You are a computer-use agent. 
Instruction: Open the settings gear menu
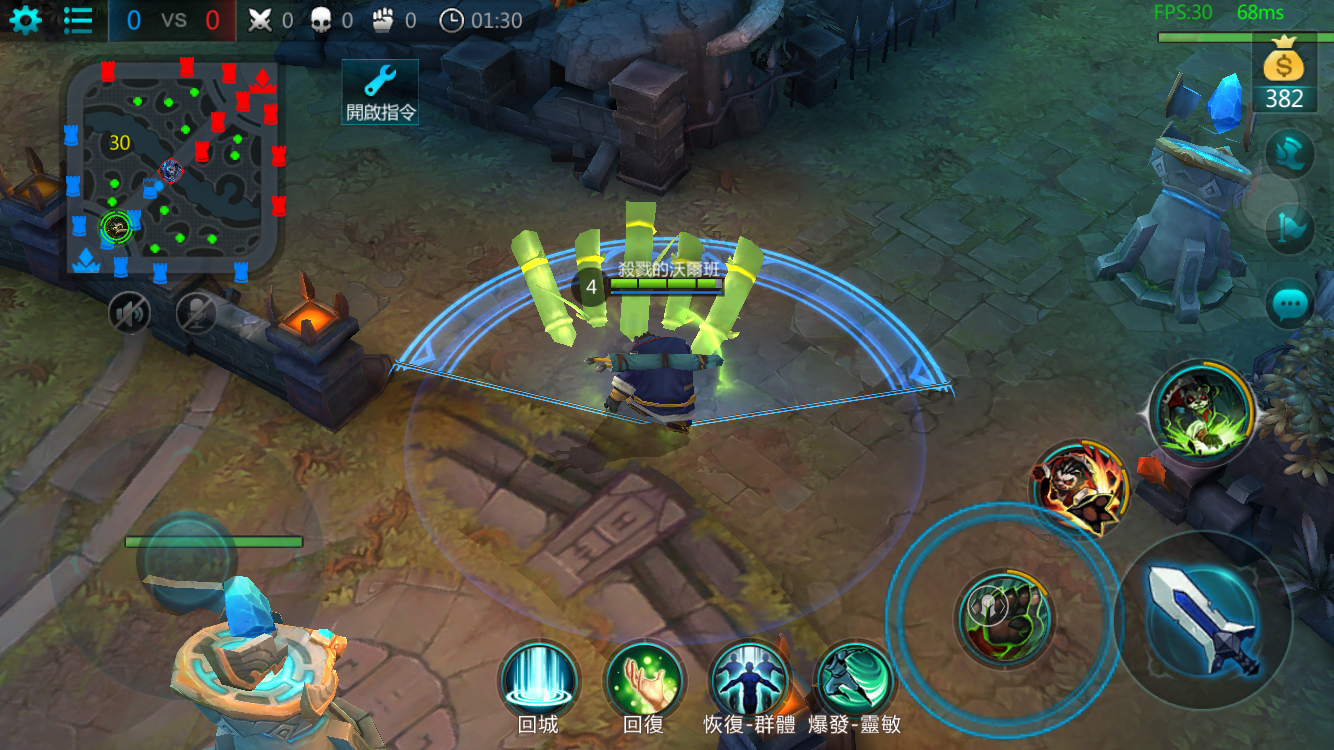coord(25,18)
